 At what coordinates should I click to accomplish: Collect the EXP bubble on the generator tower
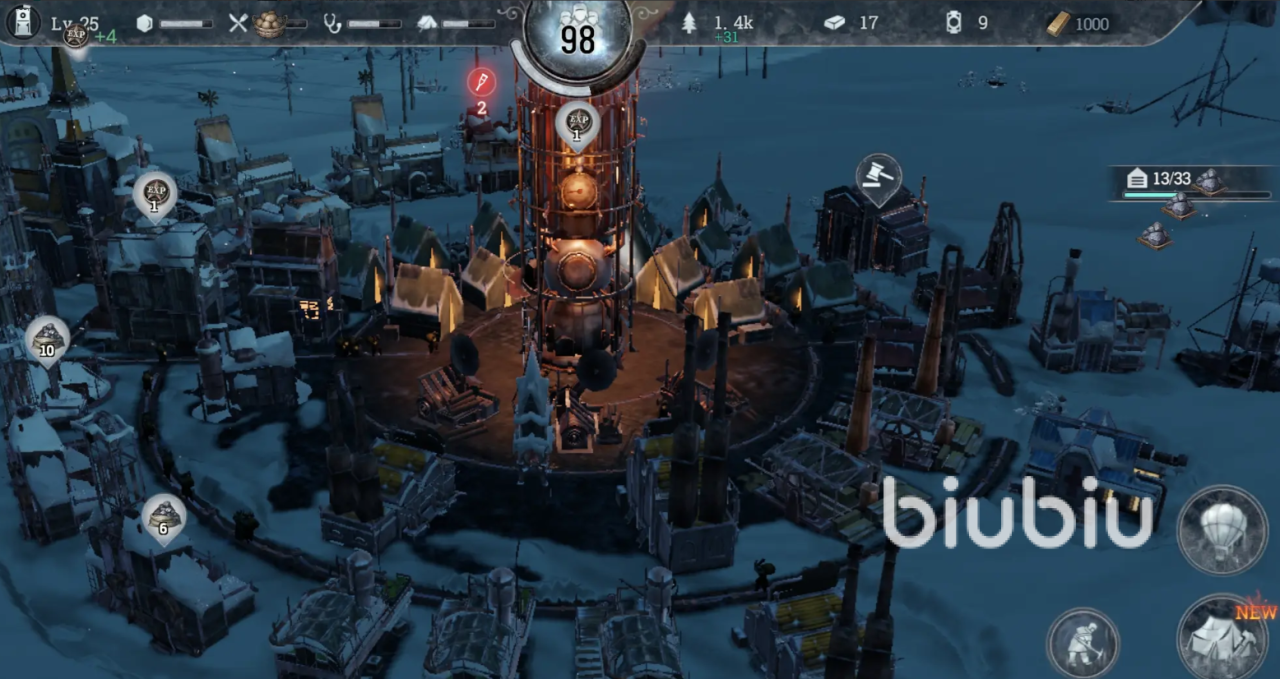tap(578, 124)
